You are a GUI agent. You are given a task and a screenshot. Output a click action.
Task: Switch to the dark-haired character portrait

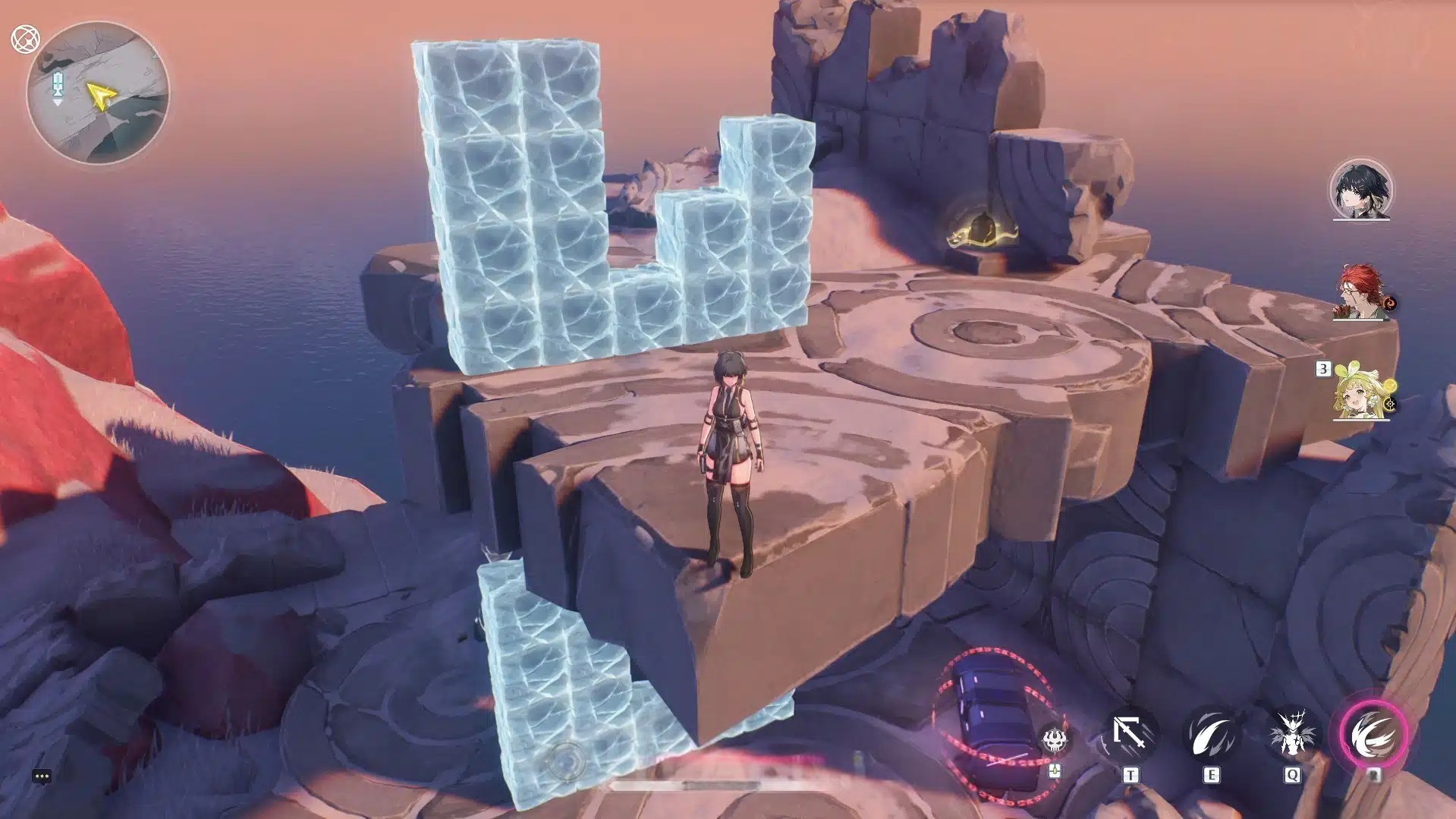click(x=1361, y=190)
